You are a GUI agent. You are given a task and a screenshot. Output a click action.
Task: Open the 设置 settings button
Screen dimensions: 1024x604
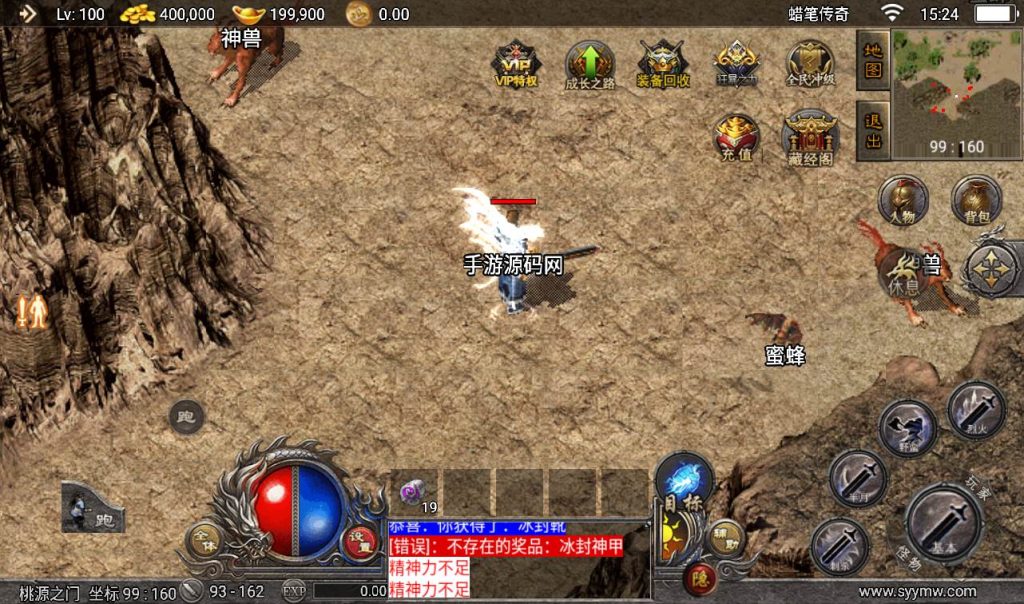click(x=356, y=540)
